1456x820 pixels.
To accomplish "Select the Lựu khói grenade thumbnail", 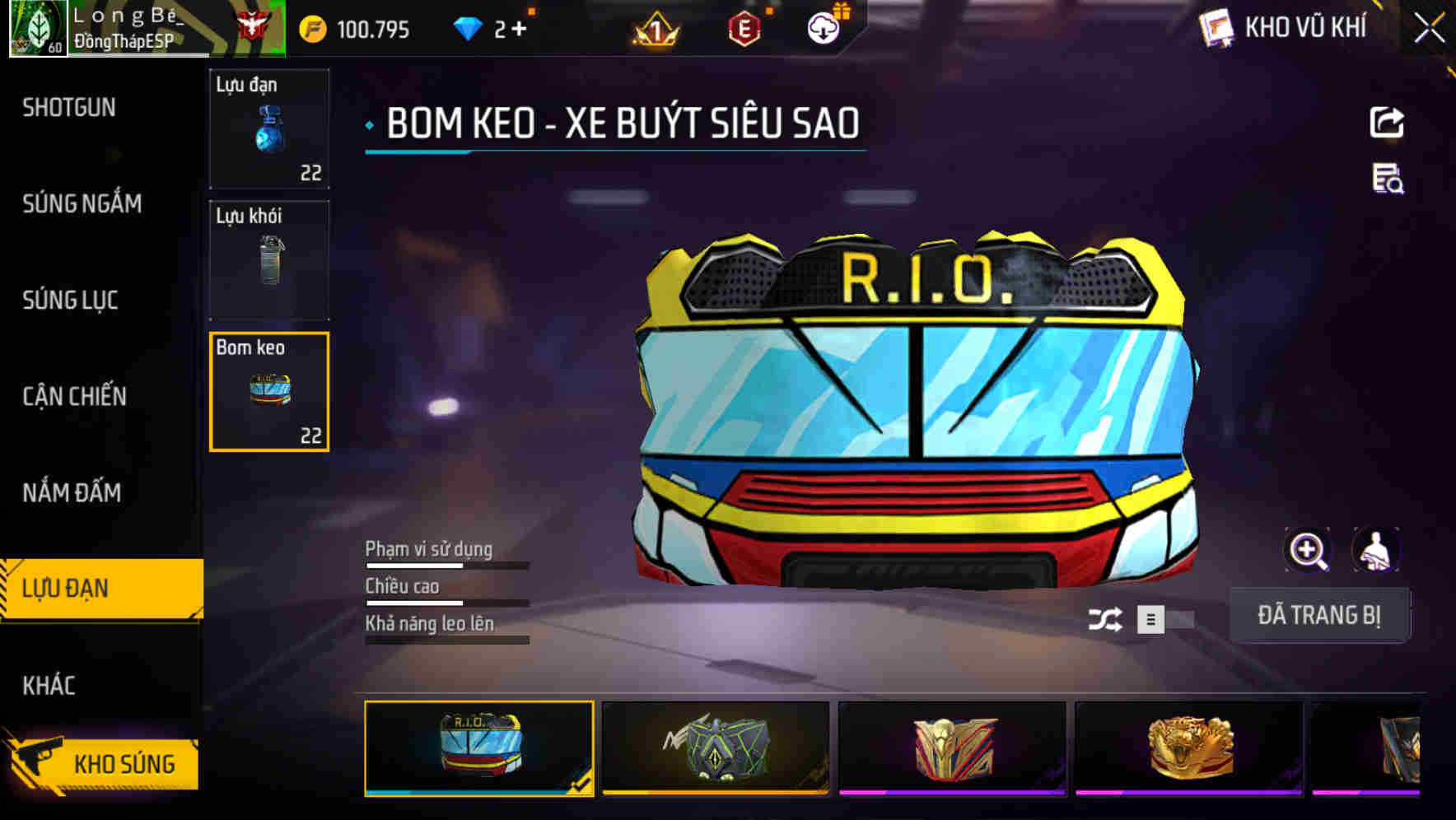I will click(x=269, y=260).
